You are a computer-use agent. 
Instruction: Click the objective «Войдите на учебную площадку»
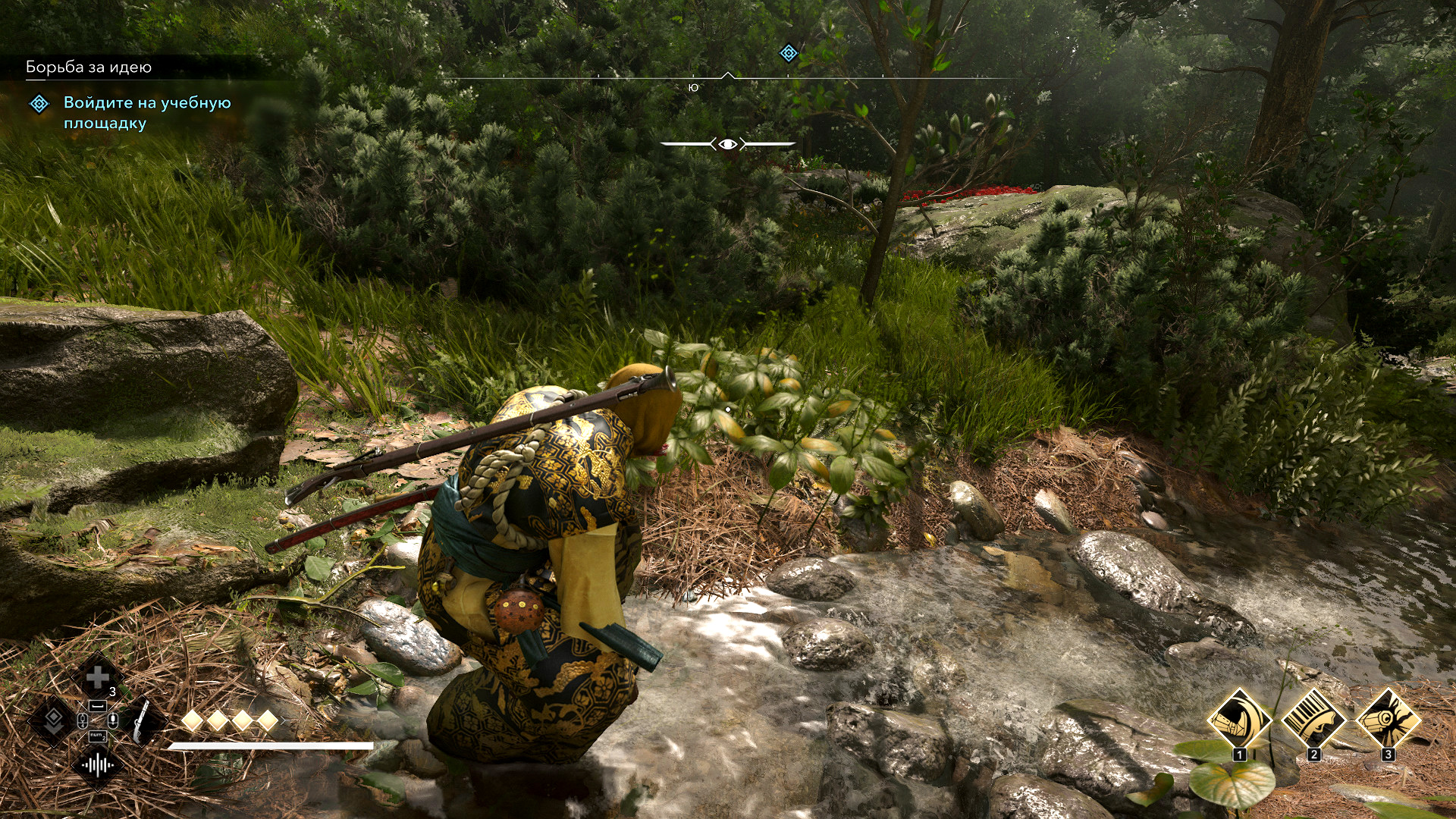(147, 112)
